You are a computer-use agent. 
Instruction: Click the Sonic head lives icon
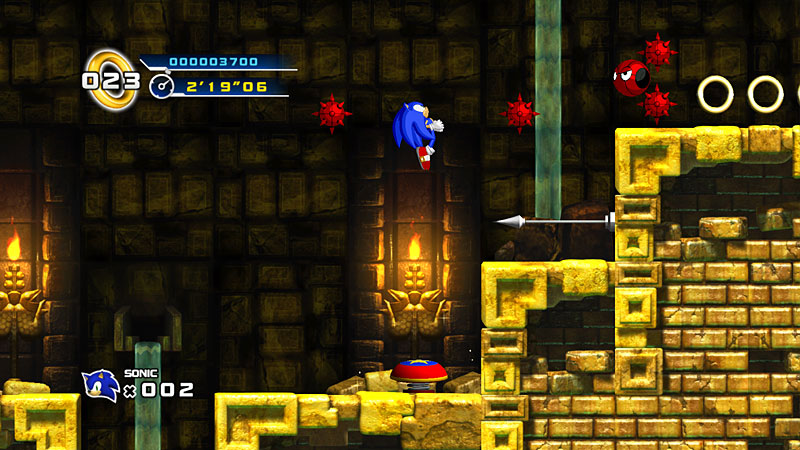(101, 385)
